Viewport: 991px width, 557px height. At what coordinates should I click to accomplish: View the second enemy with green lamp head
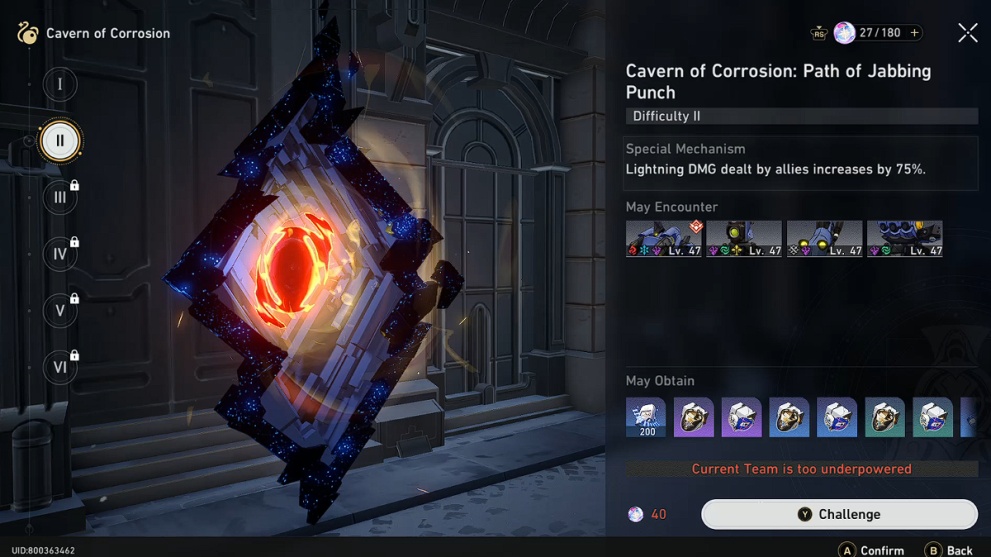pos(744,239)
